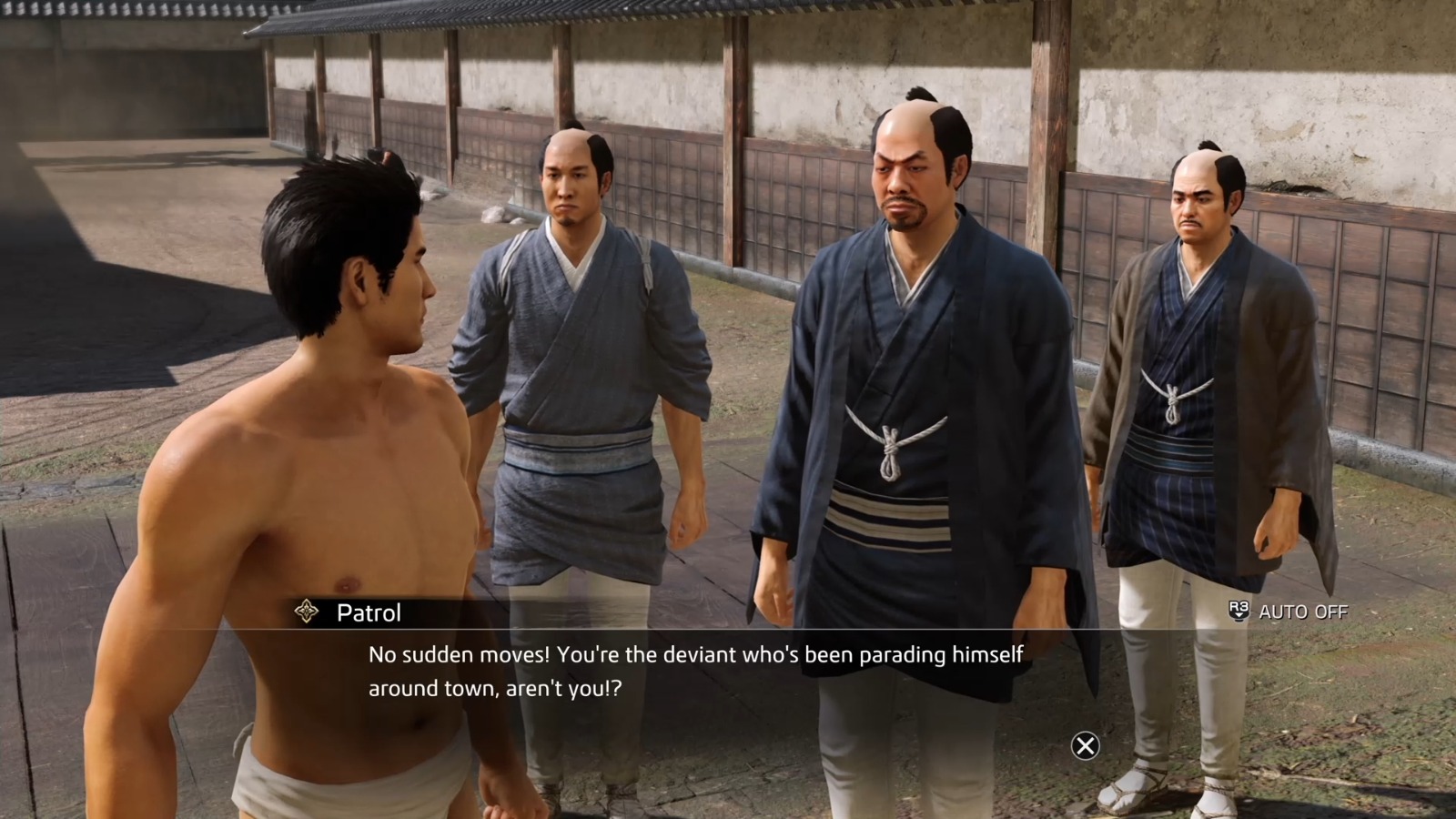The width and height of the screenshot is (1456, 819).
Task: Switch the auto-play state by clicking AUTO OFF
Action: pos(1303,612)
